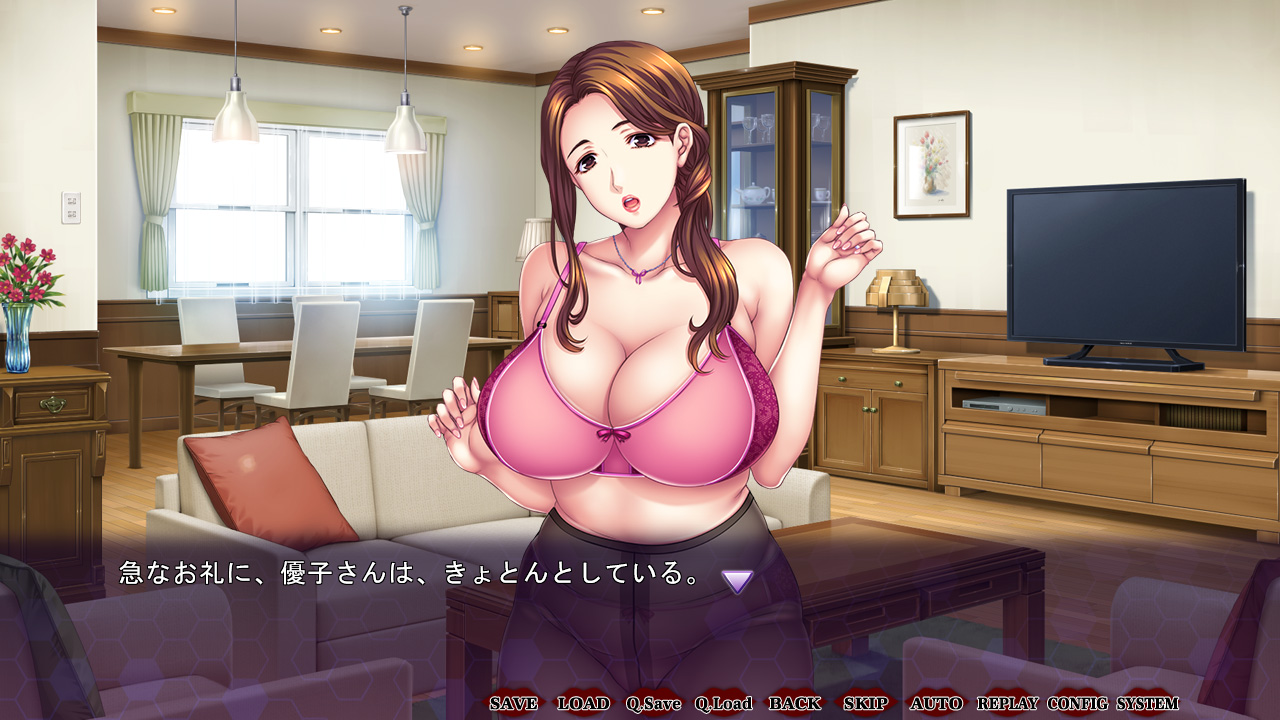Go BACK to the previous line
Viewport: 1280px width, 720px height.
coord(795,703)
